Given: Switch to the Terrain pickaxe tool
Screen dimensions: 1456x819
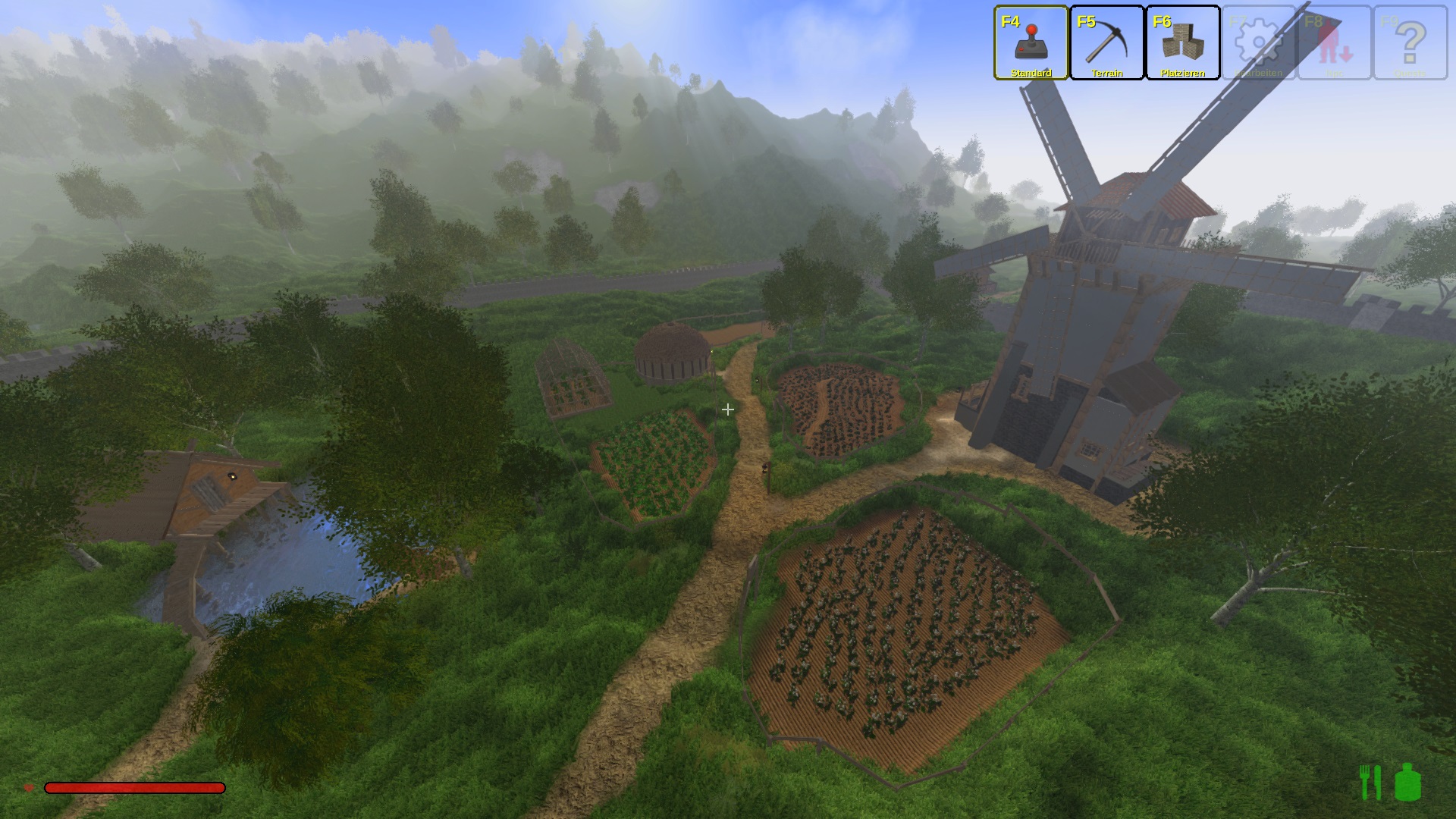Looking at the screenshot, I should coord(1107,42).
